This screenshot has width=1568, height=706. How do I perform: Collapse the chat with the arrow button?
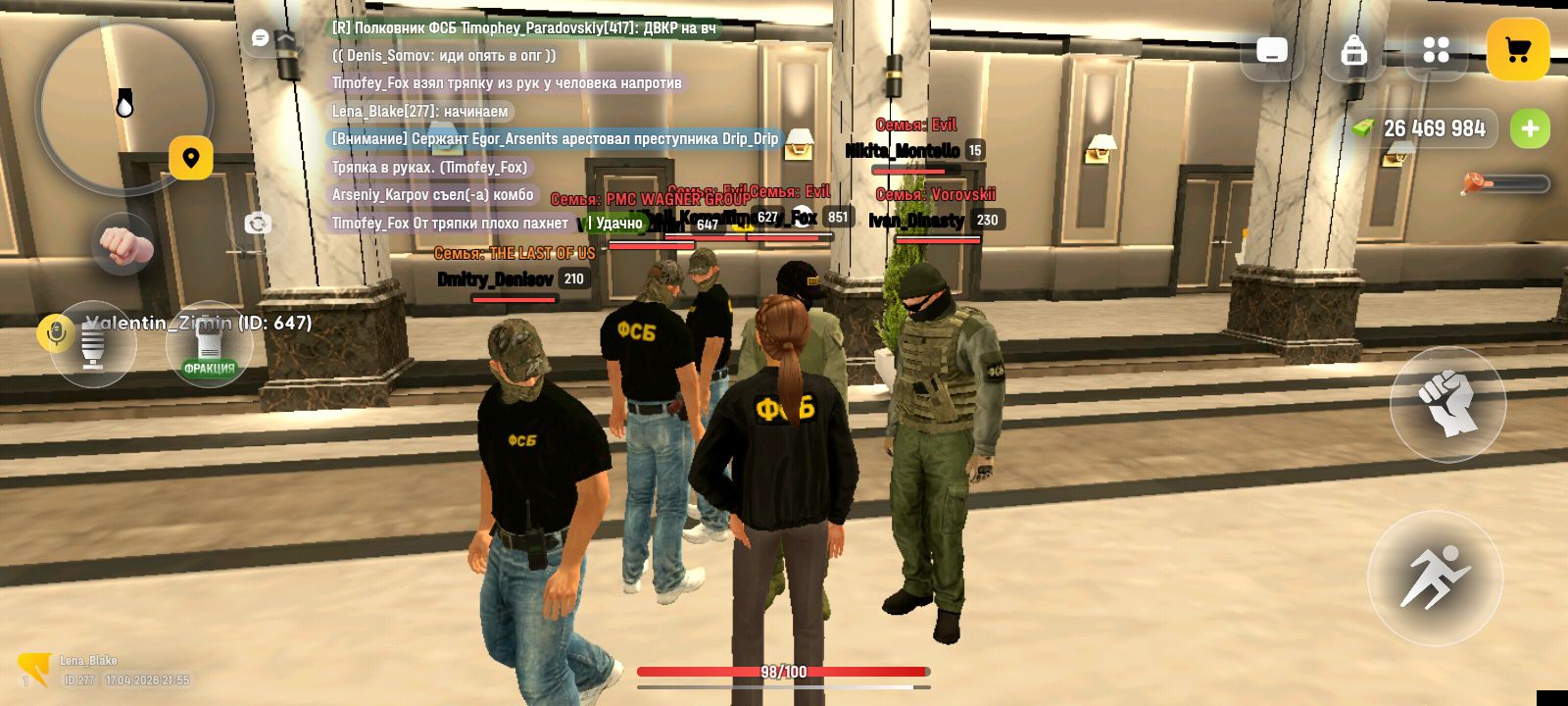pyautogui.click(x=285, y=38)
